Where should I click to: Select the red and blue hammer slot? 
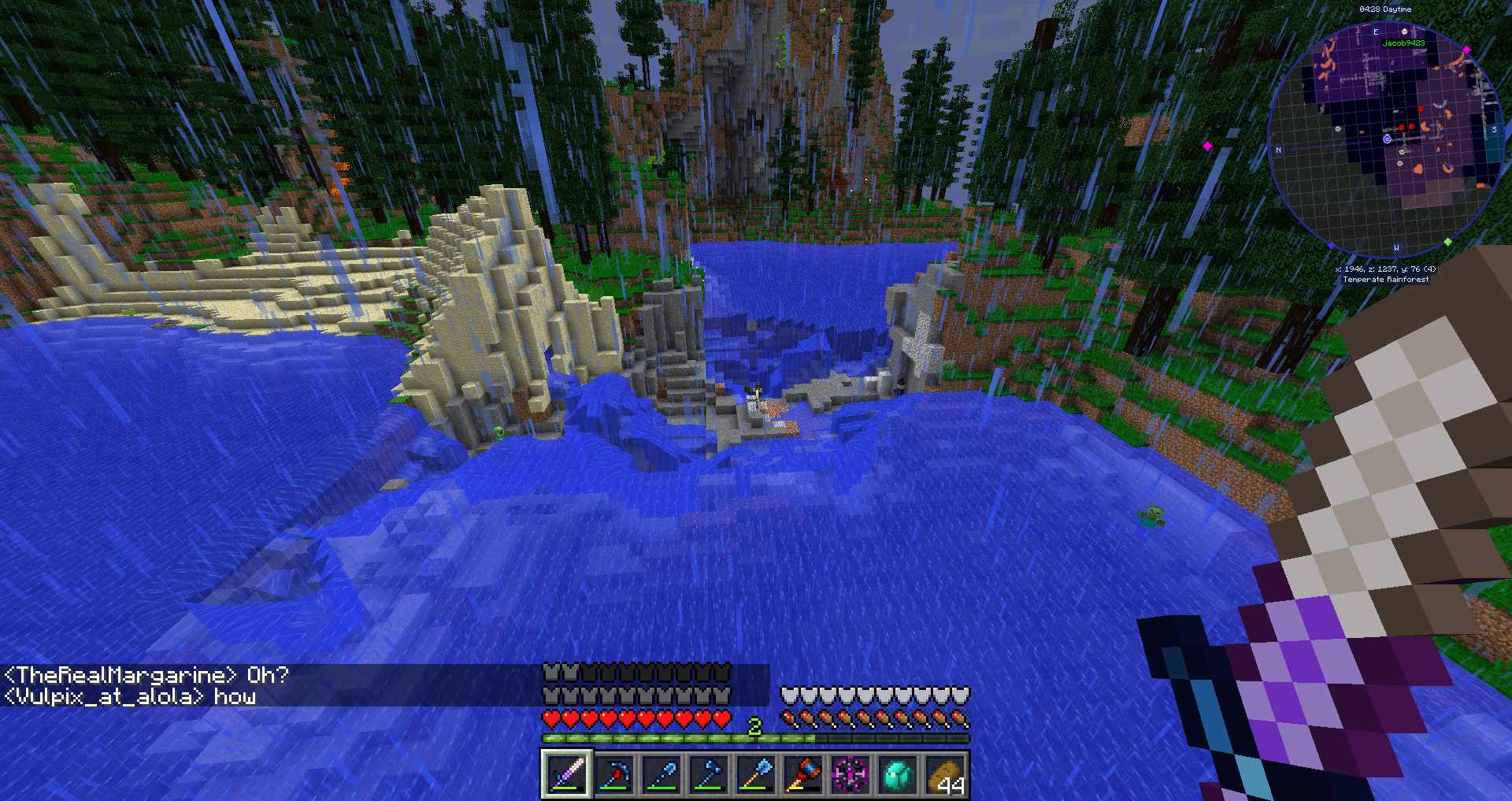tap(803, 775)
